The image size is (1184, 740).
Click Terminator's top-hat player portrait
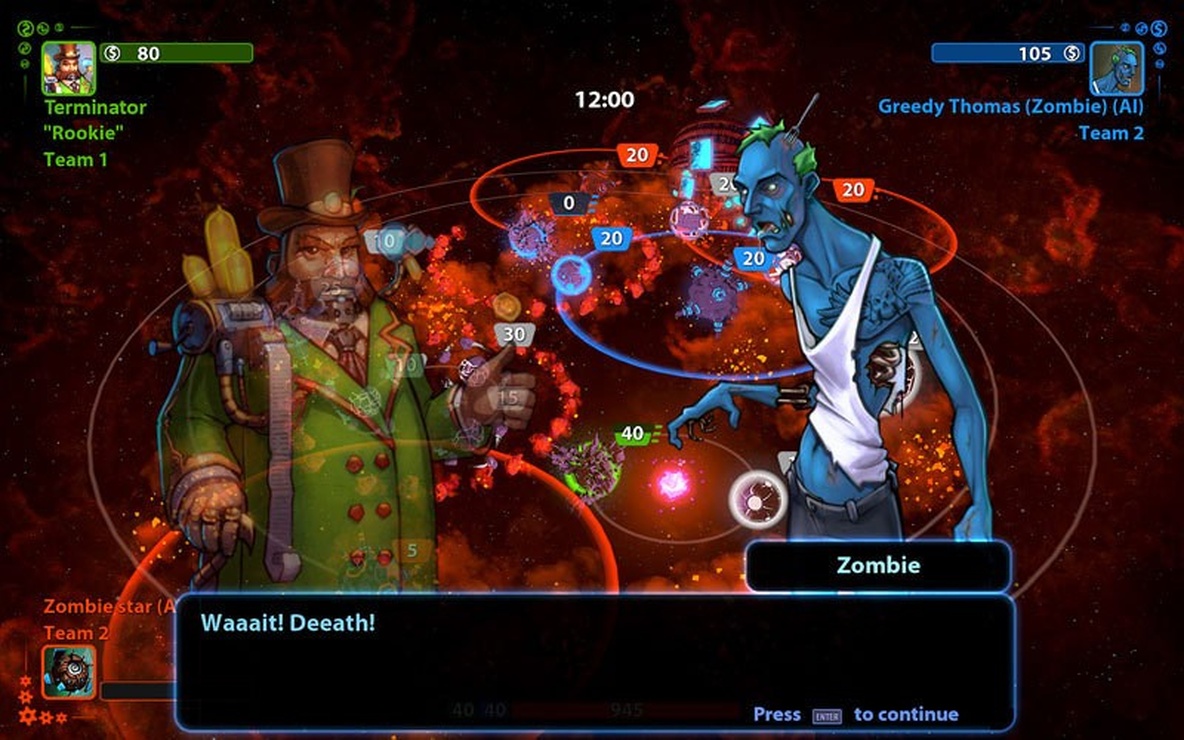(68, 68)
